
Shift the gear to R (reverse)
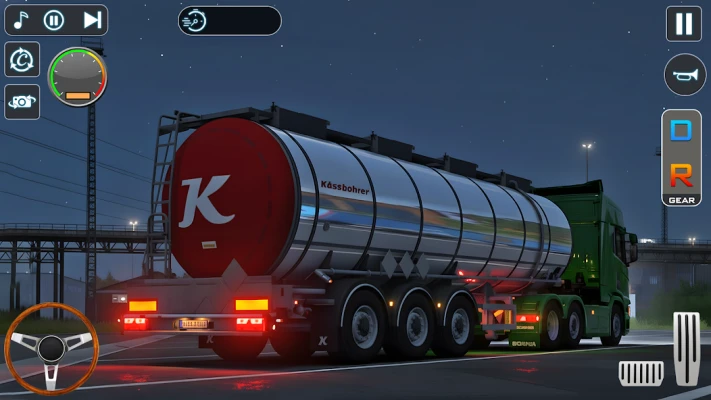681,174
